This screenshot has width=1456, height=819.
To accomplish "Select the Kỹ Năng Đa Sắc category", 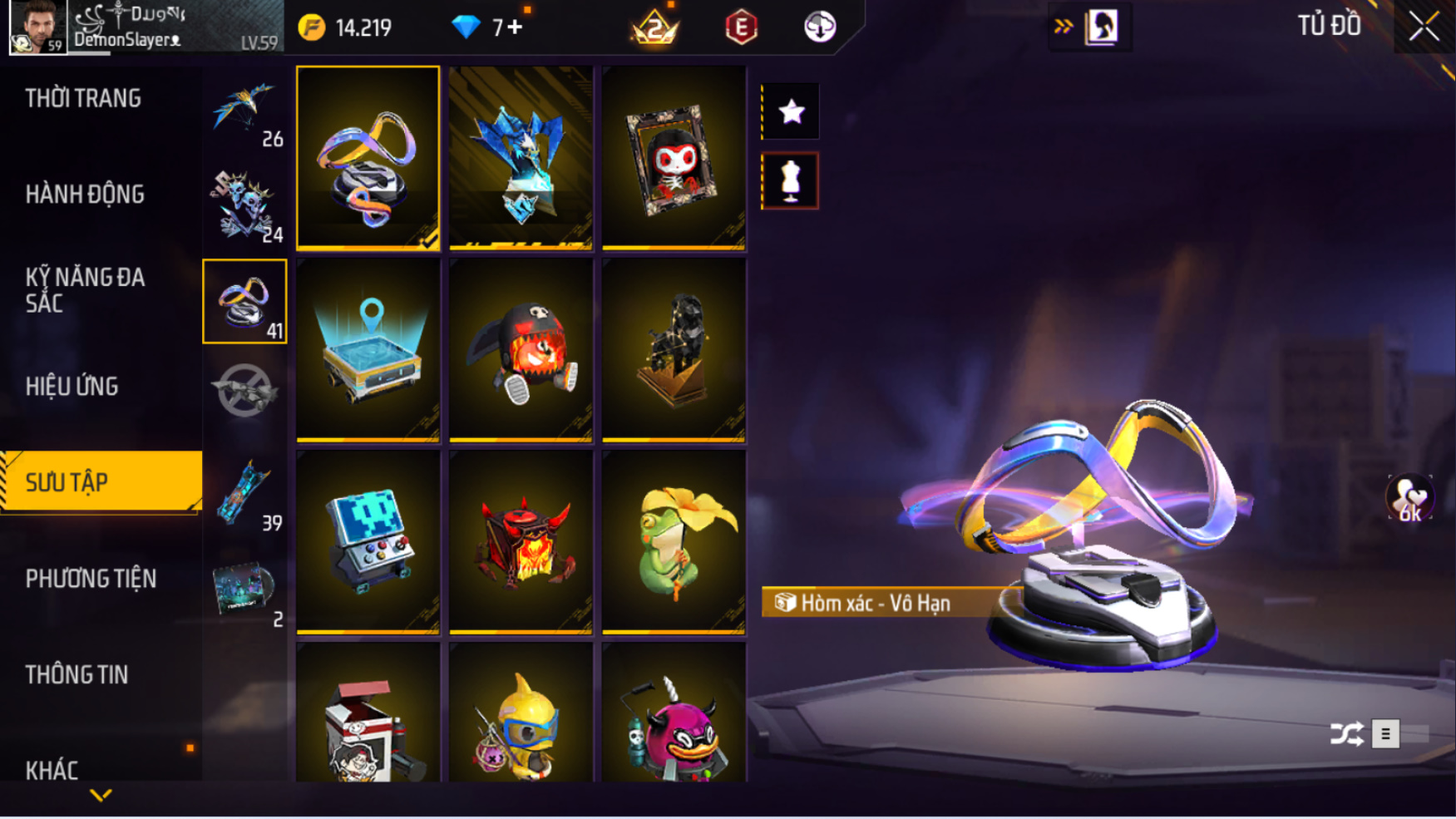I will [x=85, y=290].
